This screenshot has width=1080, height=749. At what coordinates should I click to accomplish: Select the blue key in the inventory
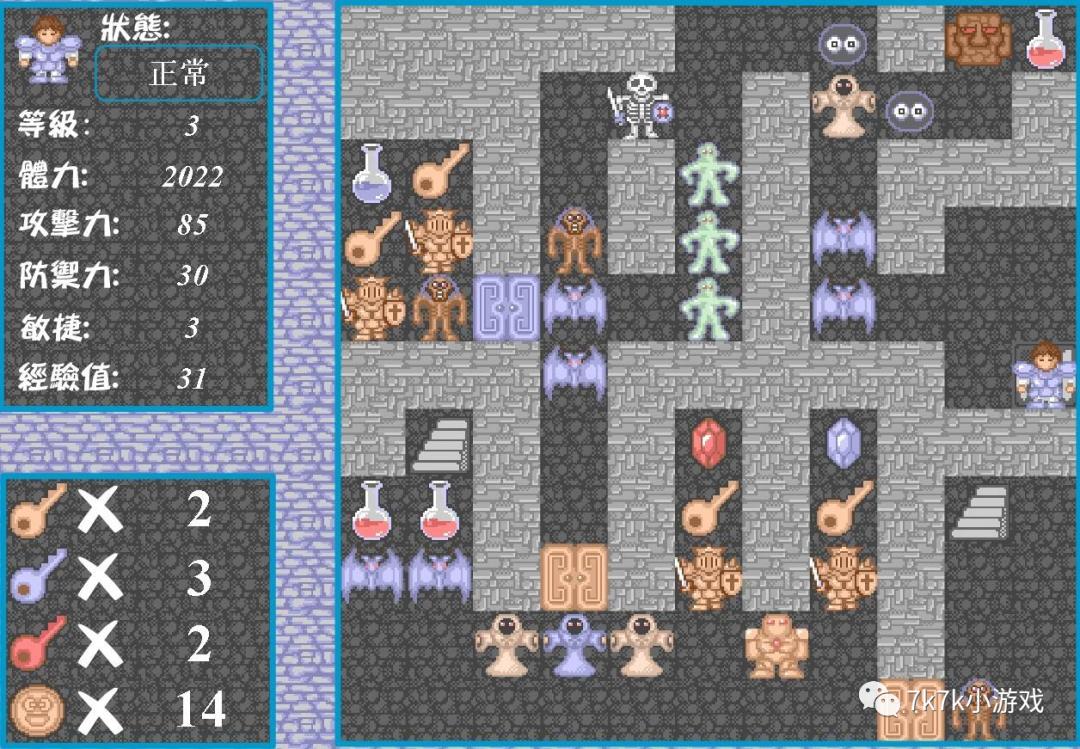point(37,577)
